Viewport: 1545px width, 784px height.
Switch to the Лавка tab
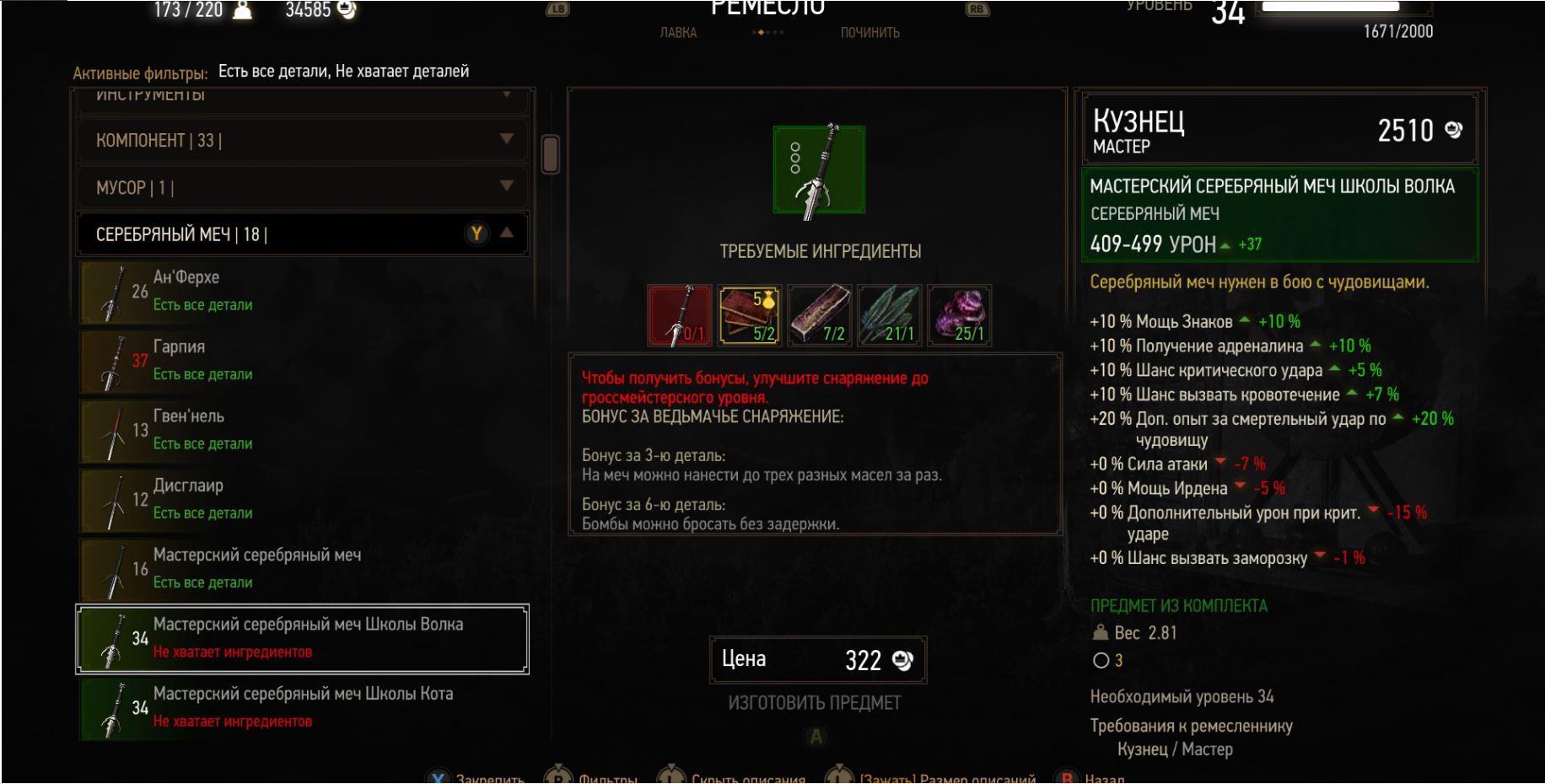click(678, 33)
